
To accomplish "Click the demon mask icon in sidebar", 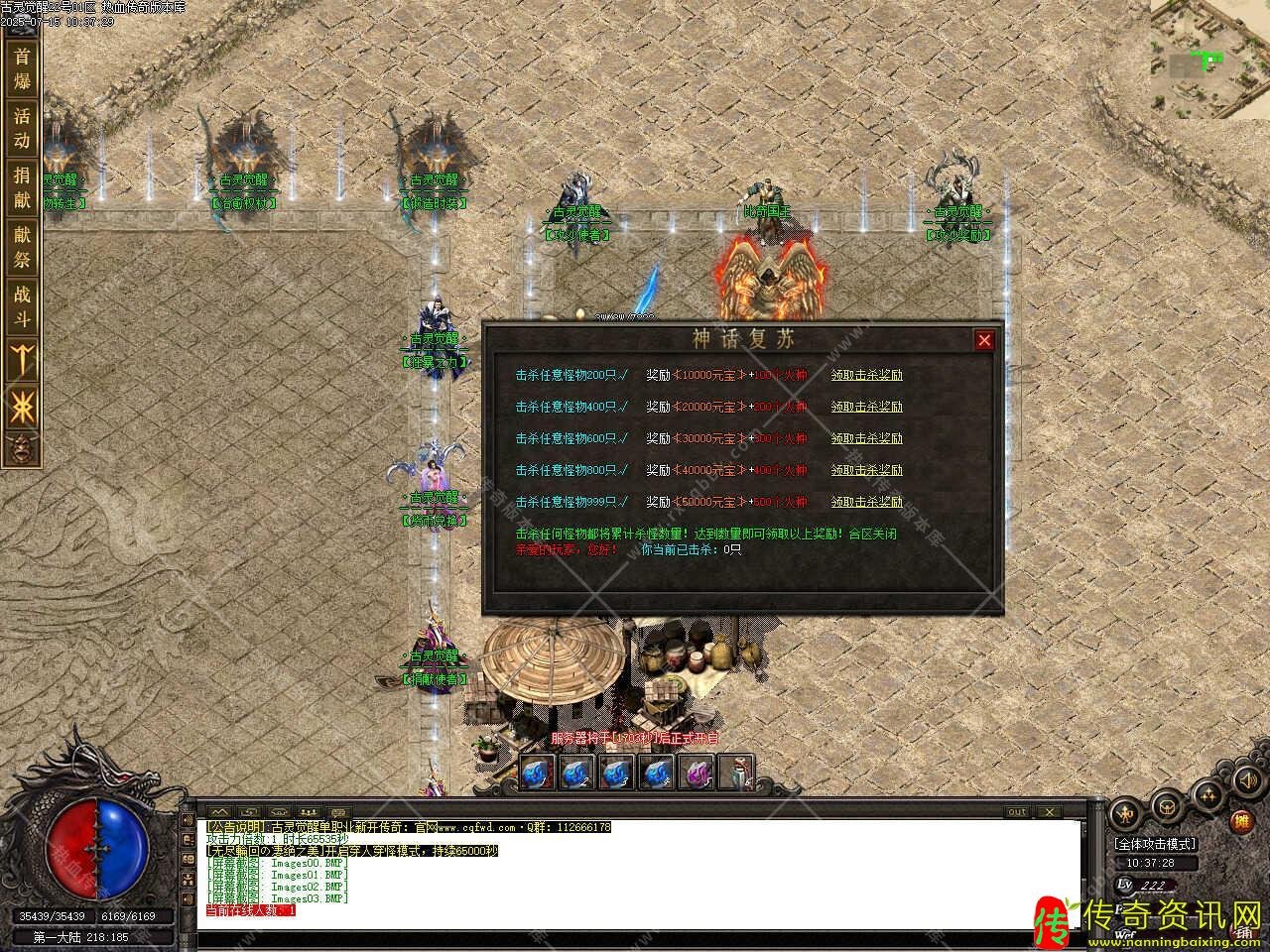I will click(x=22, y=449).
